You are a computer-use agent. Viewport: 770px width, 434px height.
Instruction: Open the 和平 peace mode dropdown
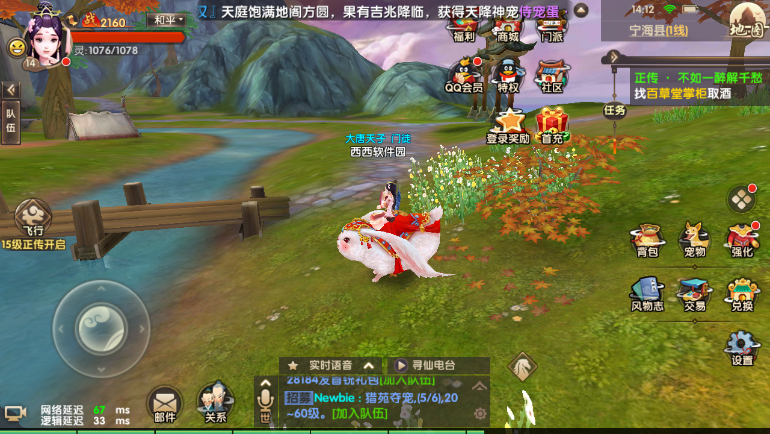[165, 20]
